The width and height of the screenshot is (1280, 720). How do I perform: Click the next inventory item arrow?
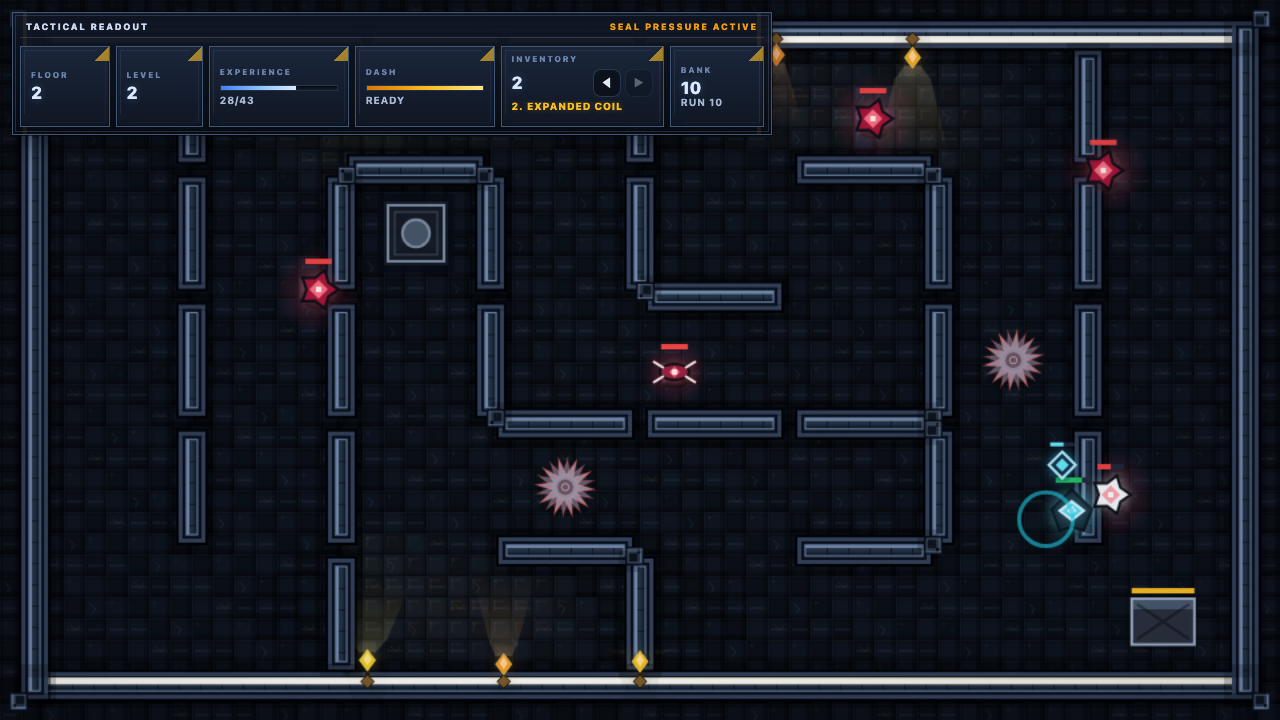638,83
